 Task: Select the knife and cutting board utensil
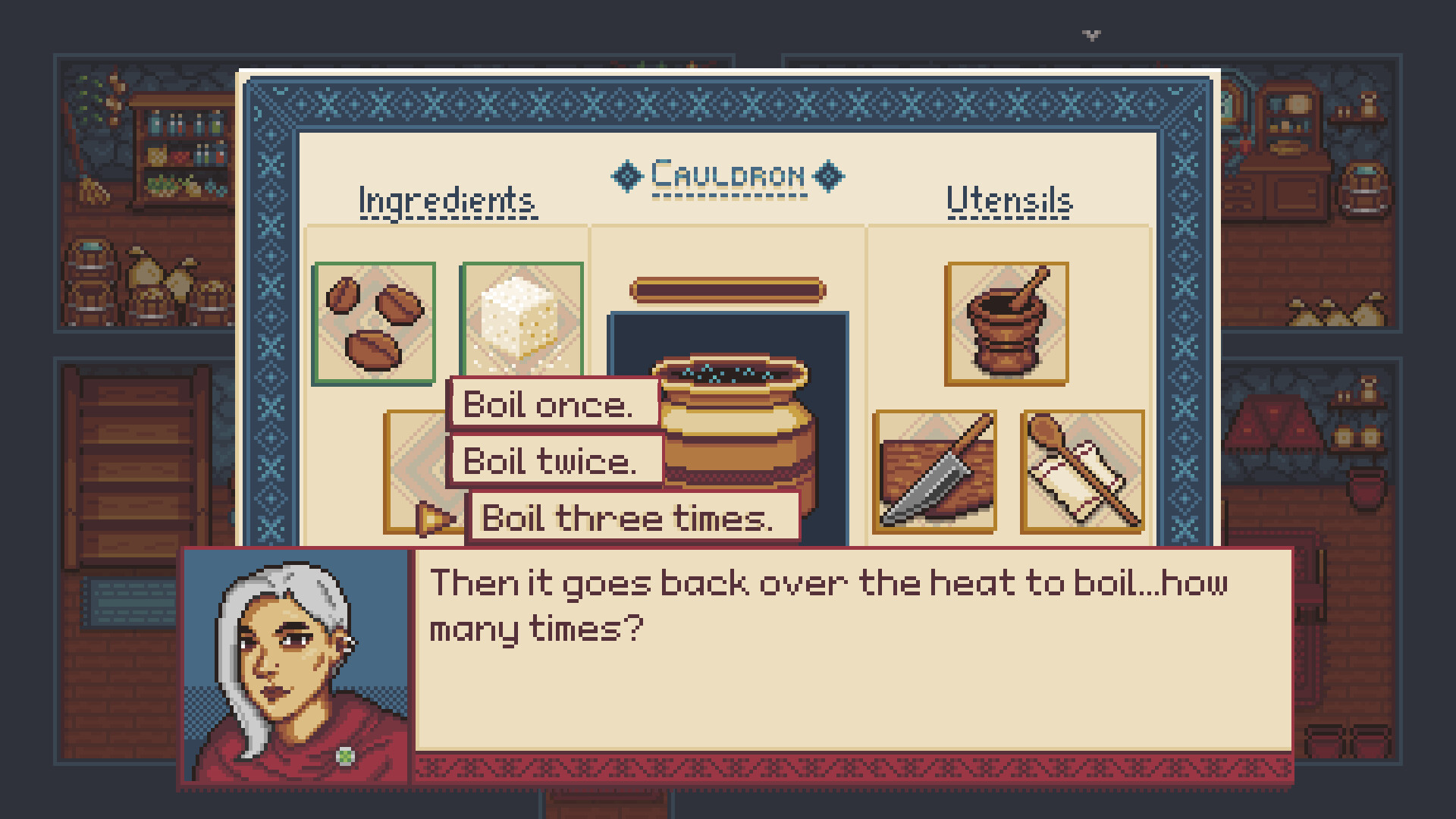point(936,472)
